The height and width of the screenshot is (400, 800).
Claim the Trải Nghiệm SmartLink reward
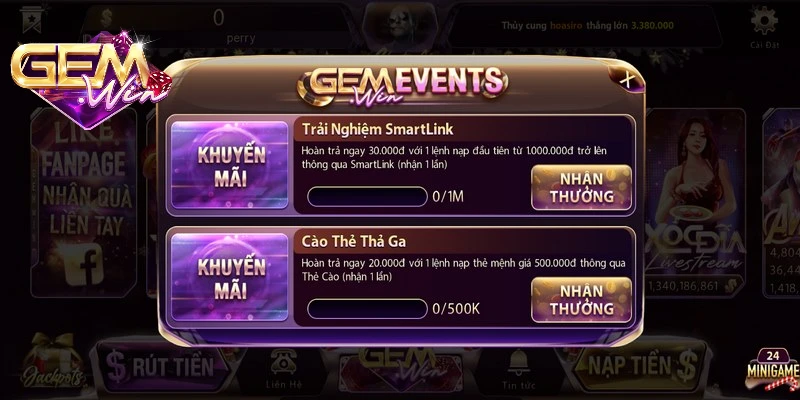pyautogui.click(x=581, y=187)
